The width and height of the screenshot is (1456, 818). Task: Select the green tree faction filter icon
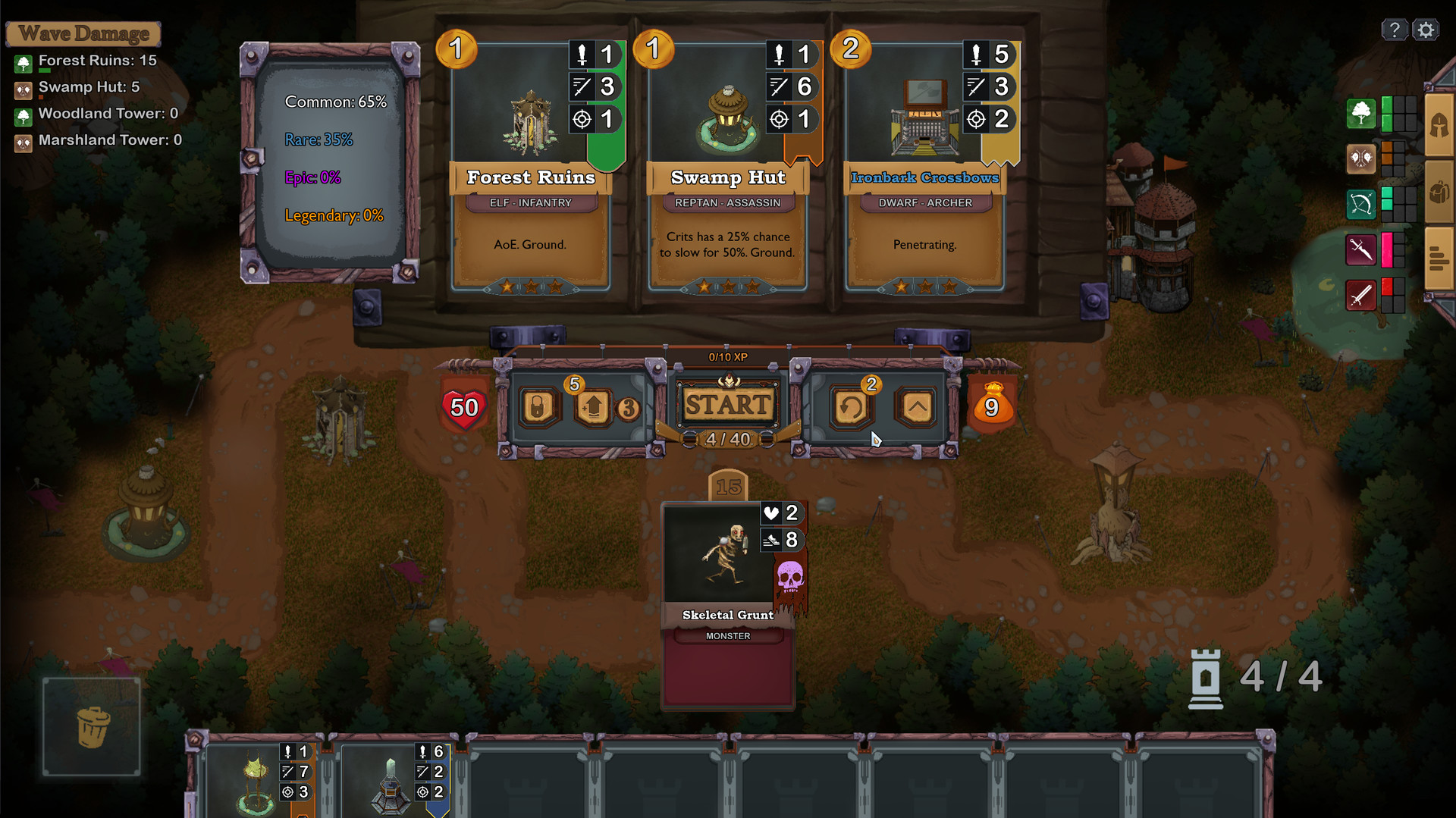1361,114
